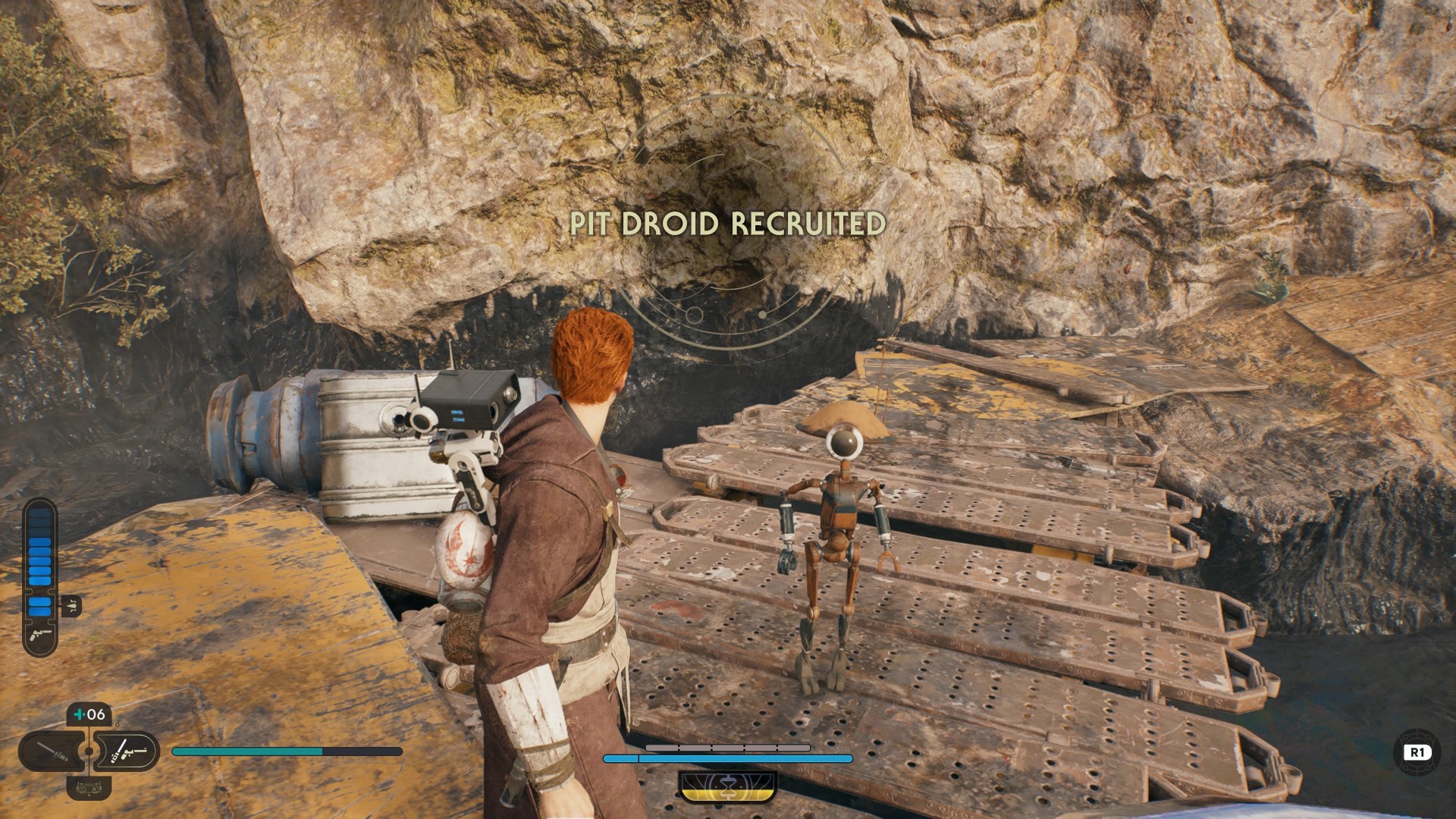Expand the stance switcher hub center dot
1456x819 pixels.
88,752
